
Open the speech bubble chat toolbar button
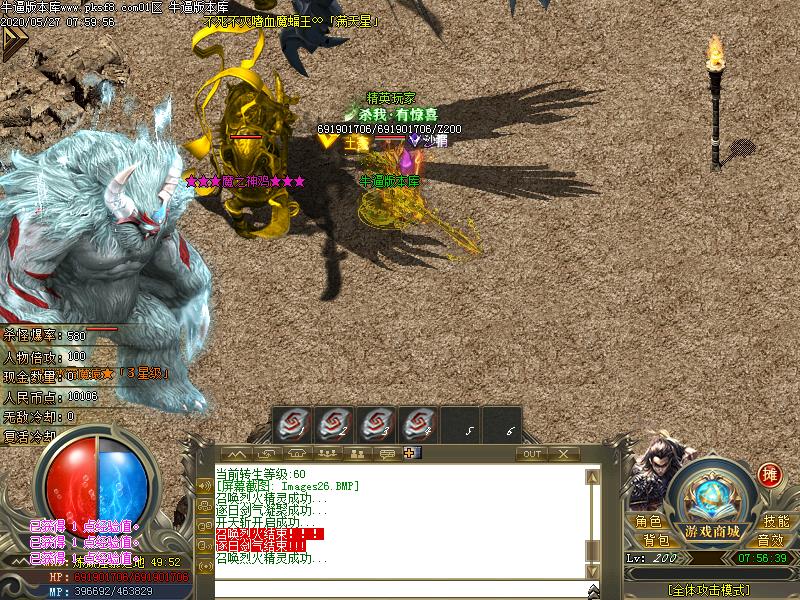click(386, 454)
